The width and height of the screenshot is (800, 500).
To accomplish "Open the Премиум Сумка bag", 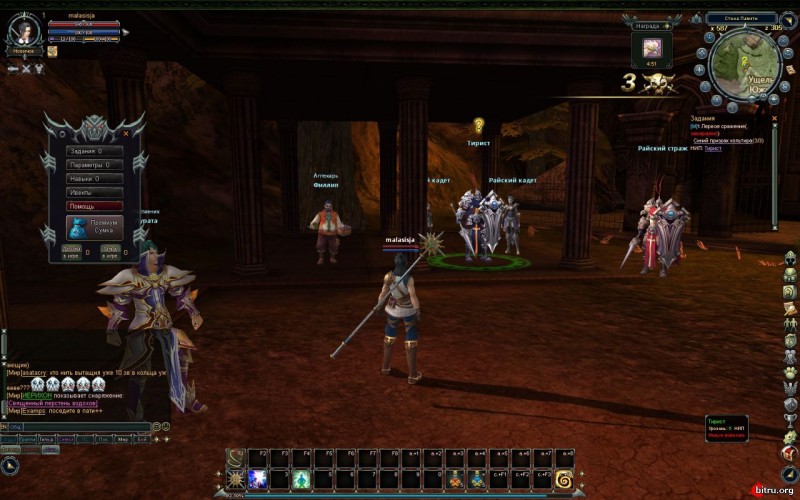I will 93,226.
